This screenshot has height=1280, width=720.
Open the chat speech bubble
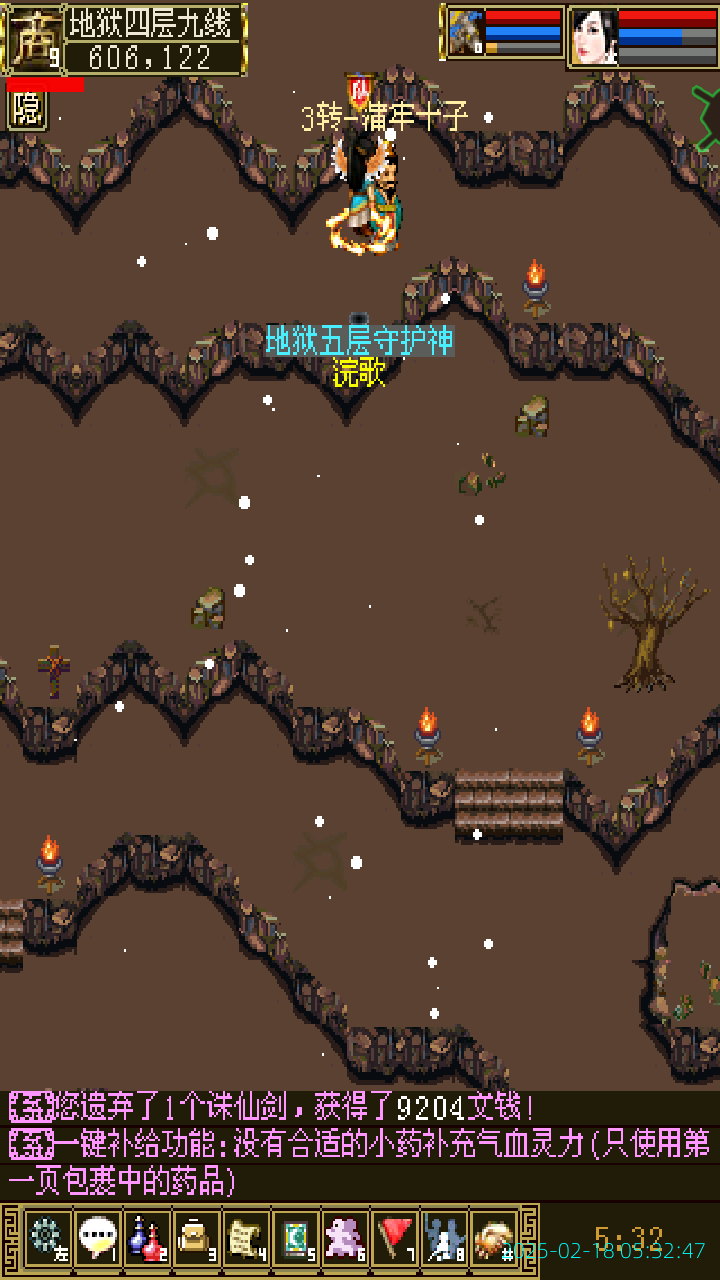(97, 1238)
